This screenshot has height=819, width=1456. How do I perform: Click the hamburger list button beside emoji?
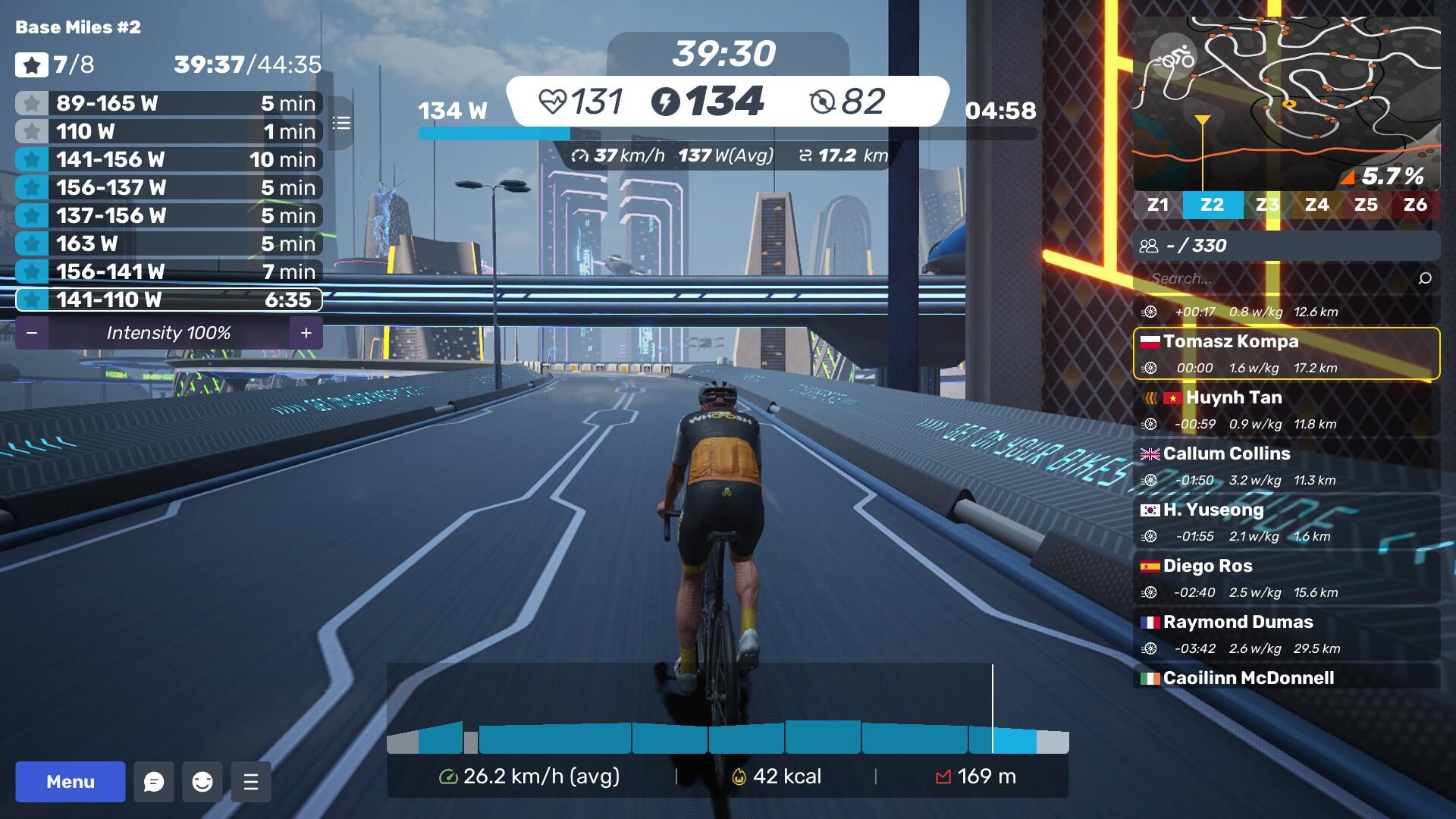[251, 782]
